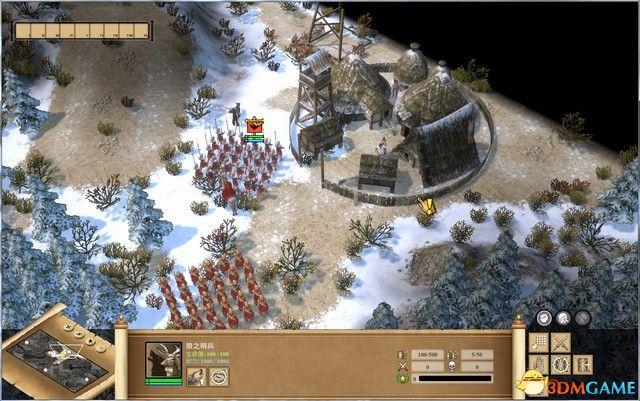The image size is (640, 401).
Task: Activate the howling wolf ability icon
Action: 198,376
